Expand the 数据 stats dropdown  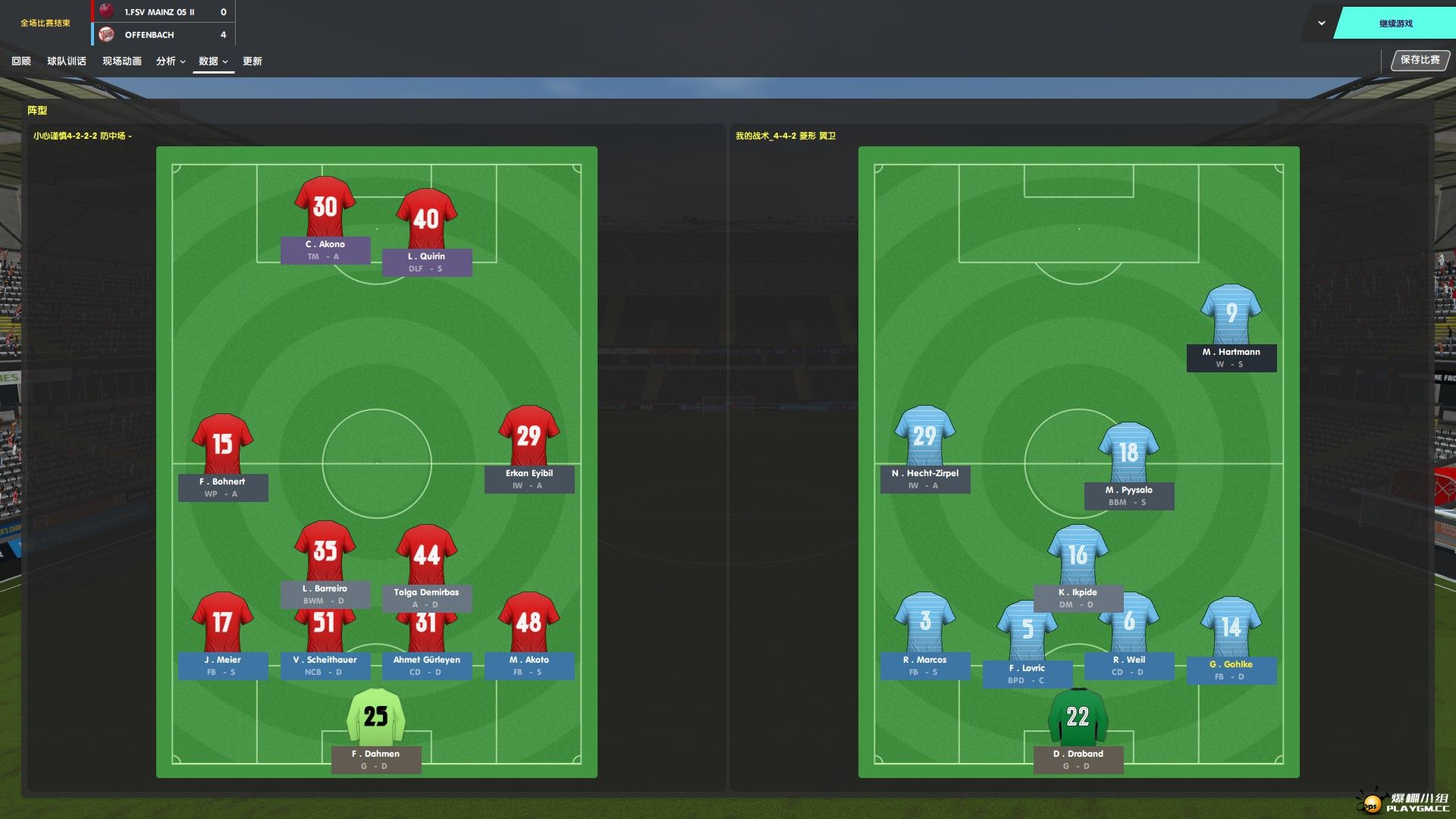pyautogui.click(x=213, y=61)
